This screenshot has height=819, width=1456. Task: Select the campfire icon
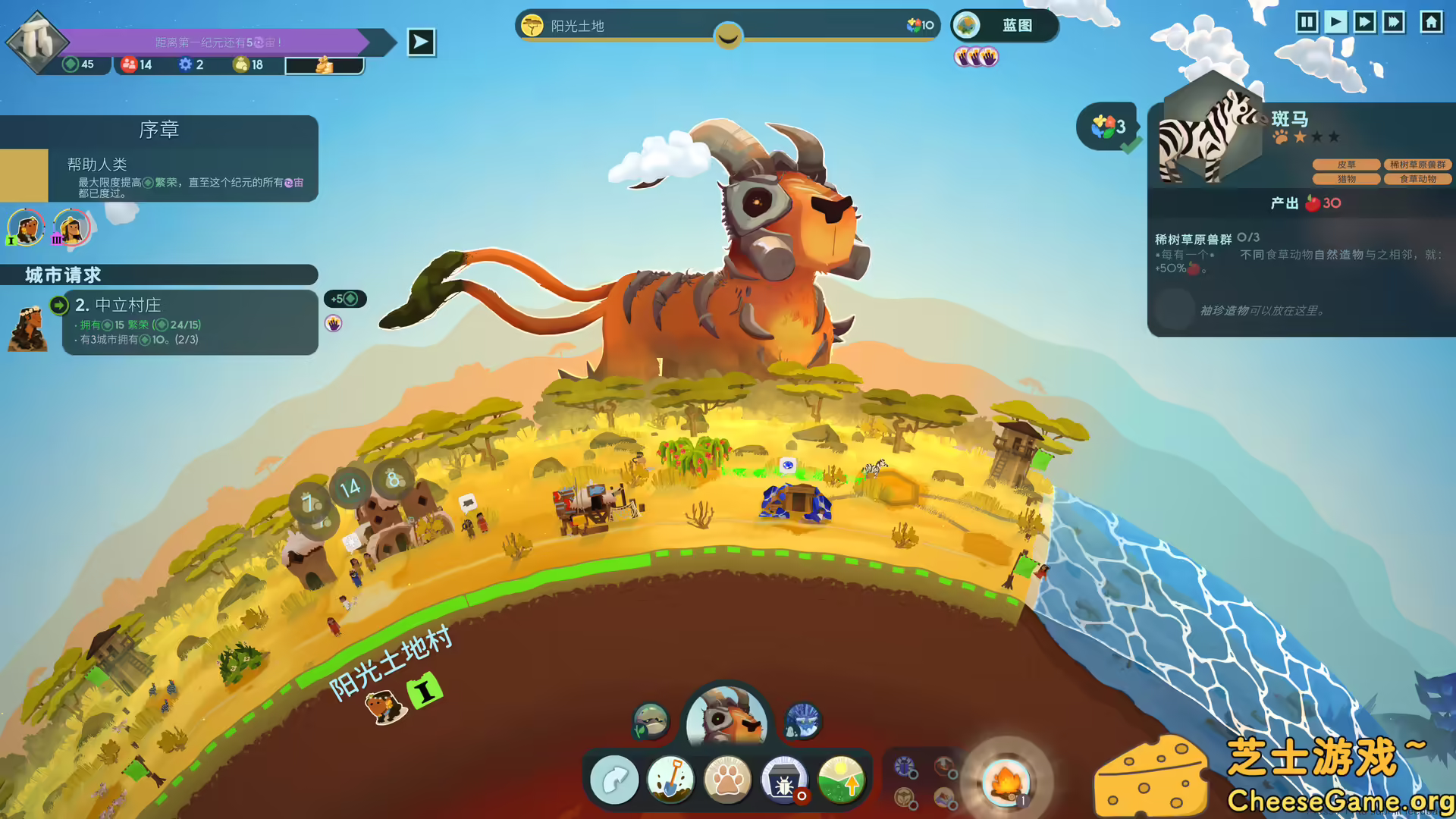(1006, 781)
